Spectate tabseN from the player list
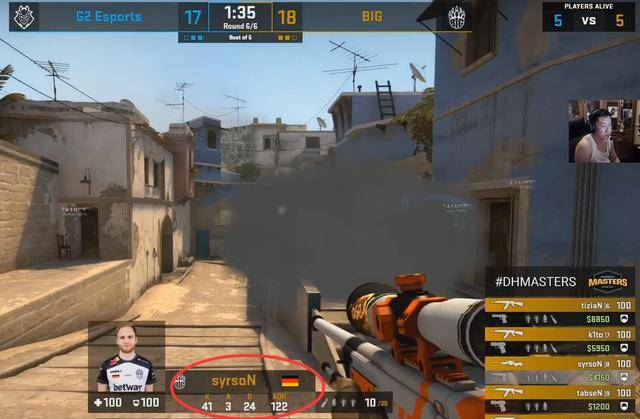This screenshot has width=640, height=419. [x=562, y=397]
